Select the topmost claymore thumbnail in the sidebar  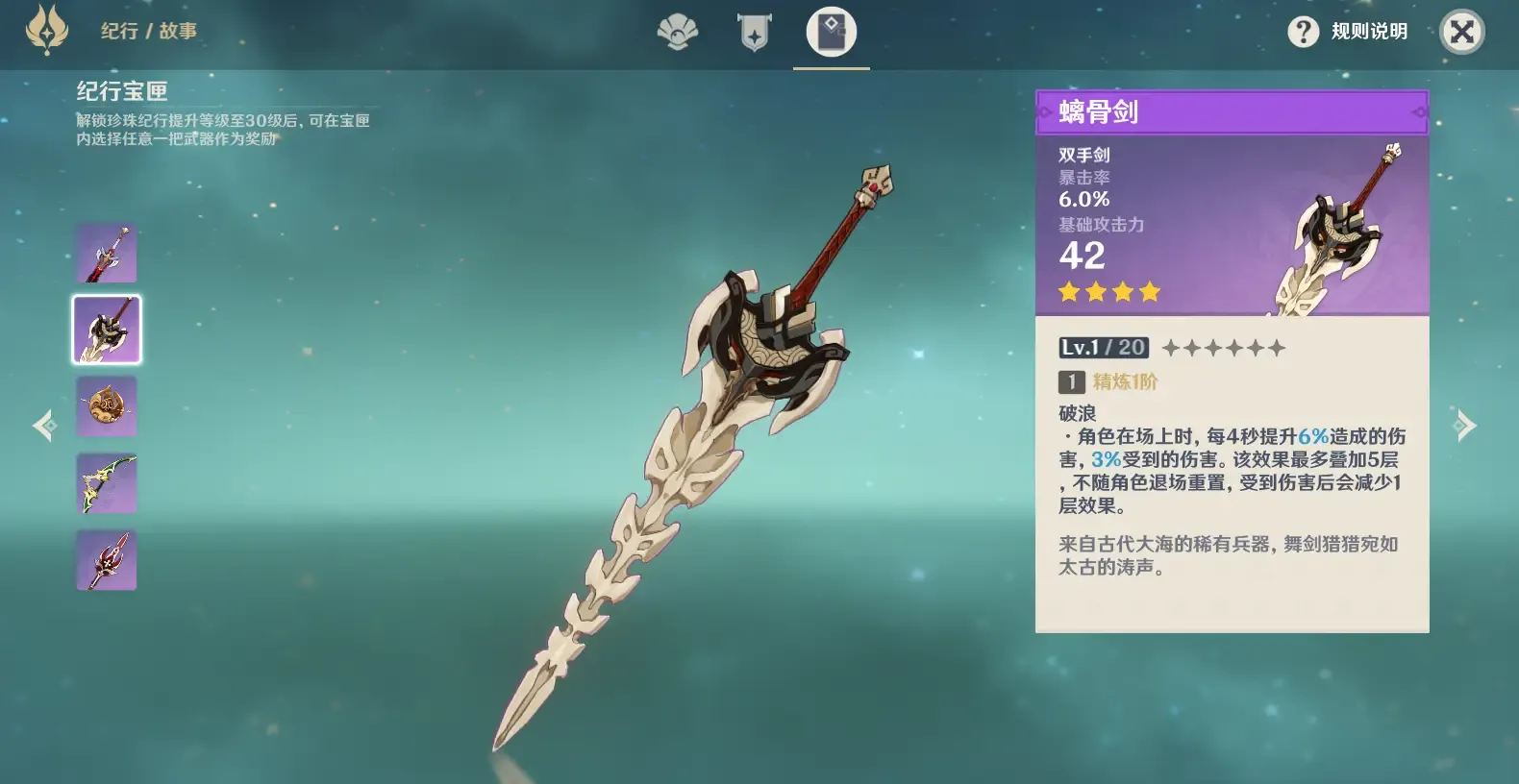coord(106,252)
